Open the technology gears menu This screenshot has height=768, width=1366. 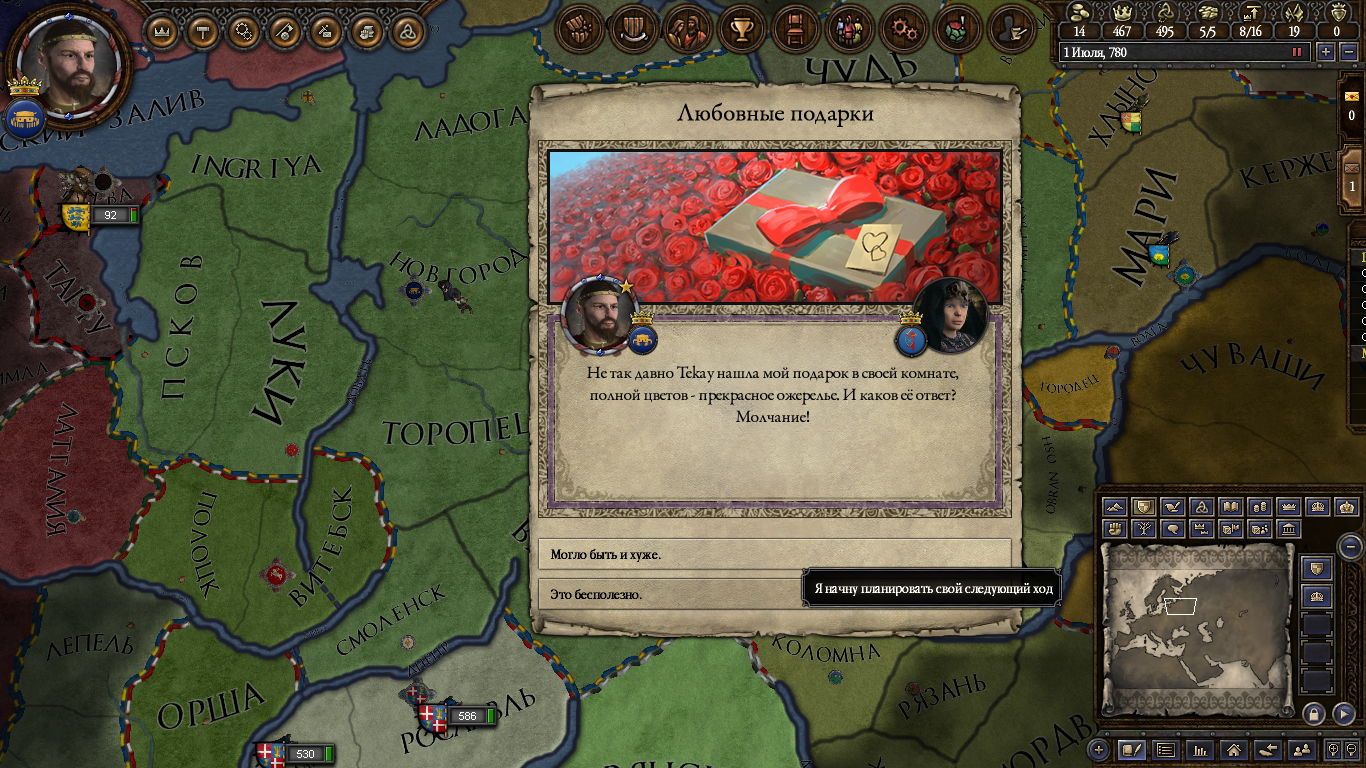click(x=904, y=29)
